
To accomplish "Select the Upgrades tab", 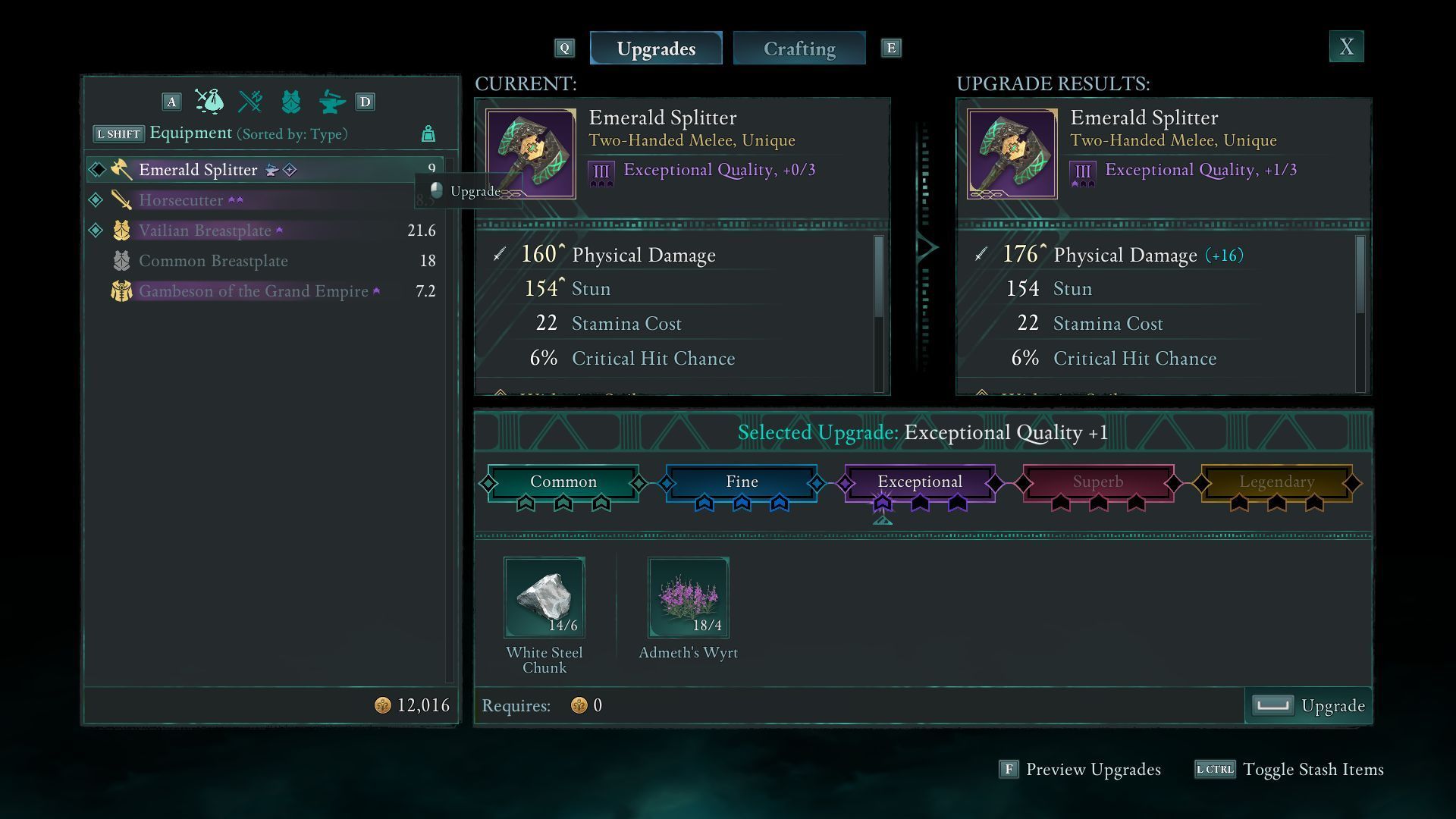I will coord(656,49).
